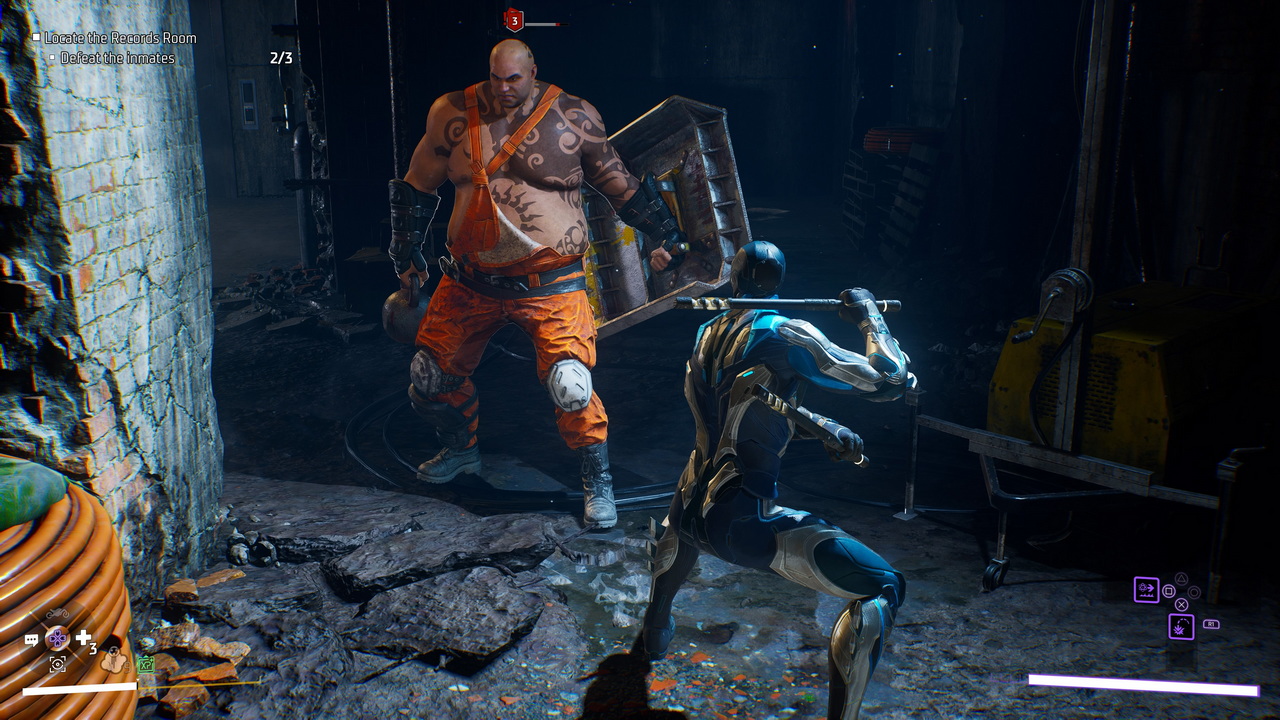Activate the dash-arrow momentum ability
1280x720 pixels.
pos(1146,589)
